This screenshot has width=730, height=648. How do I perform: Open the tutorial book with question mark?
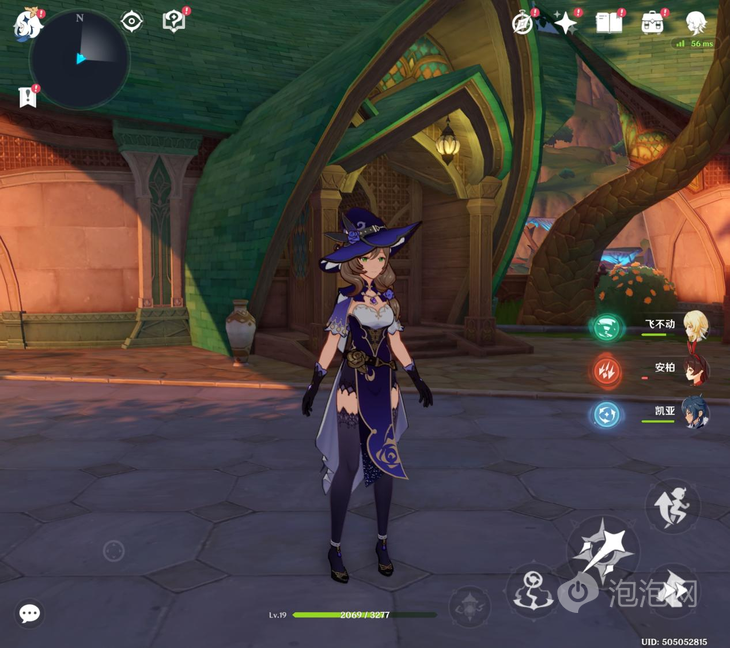[174, 21]
